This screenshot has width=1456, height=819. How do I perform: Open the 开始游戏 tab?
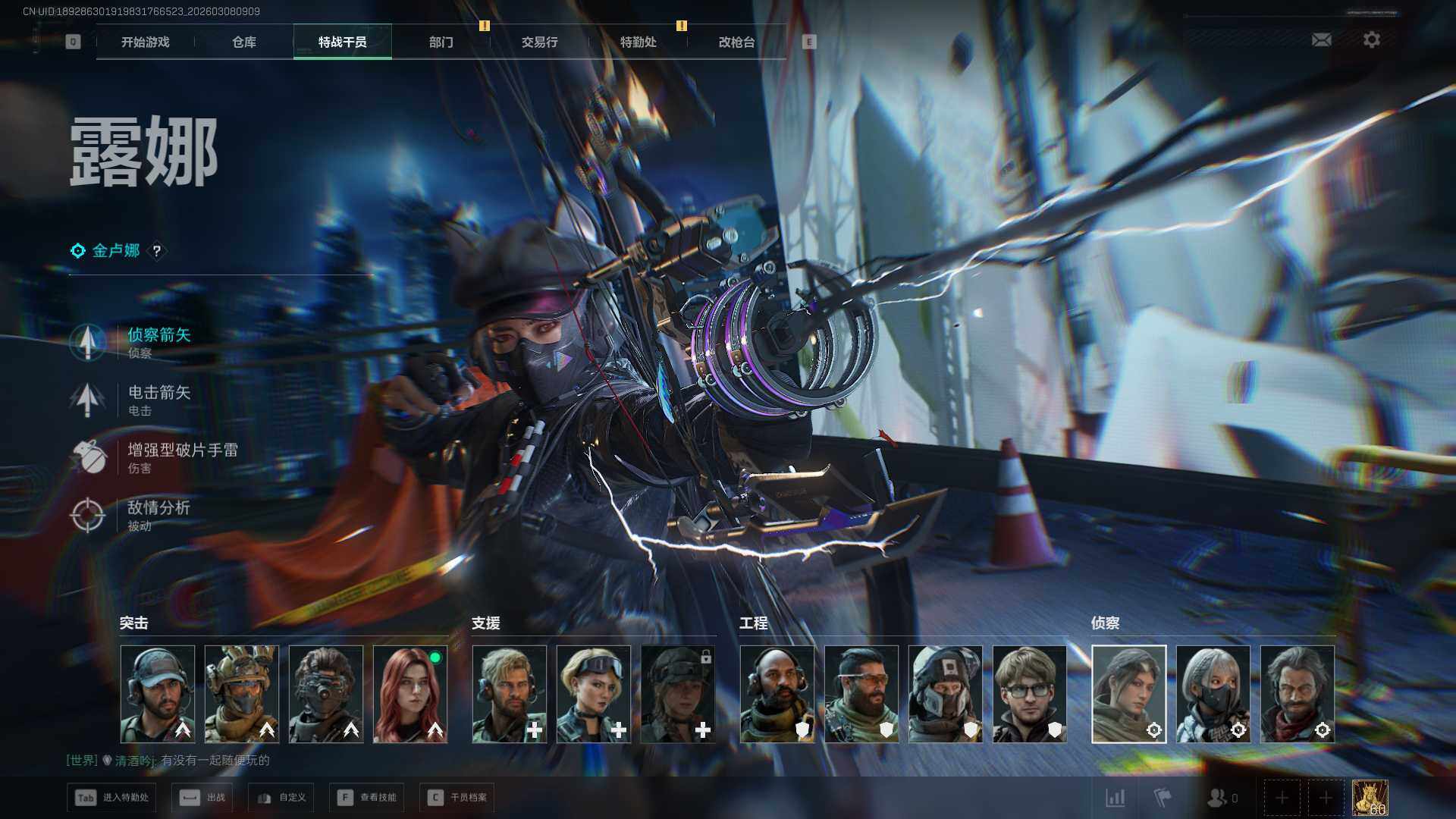tap(146, 42)
